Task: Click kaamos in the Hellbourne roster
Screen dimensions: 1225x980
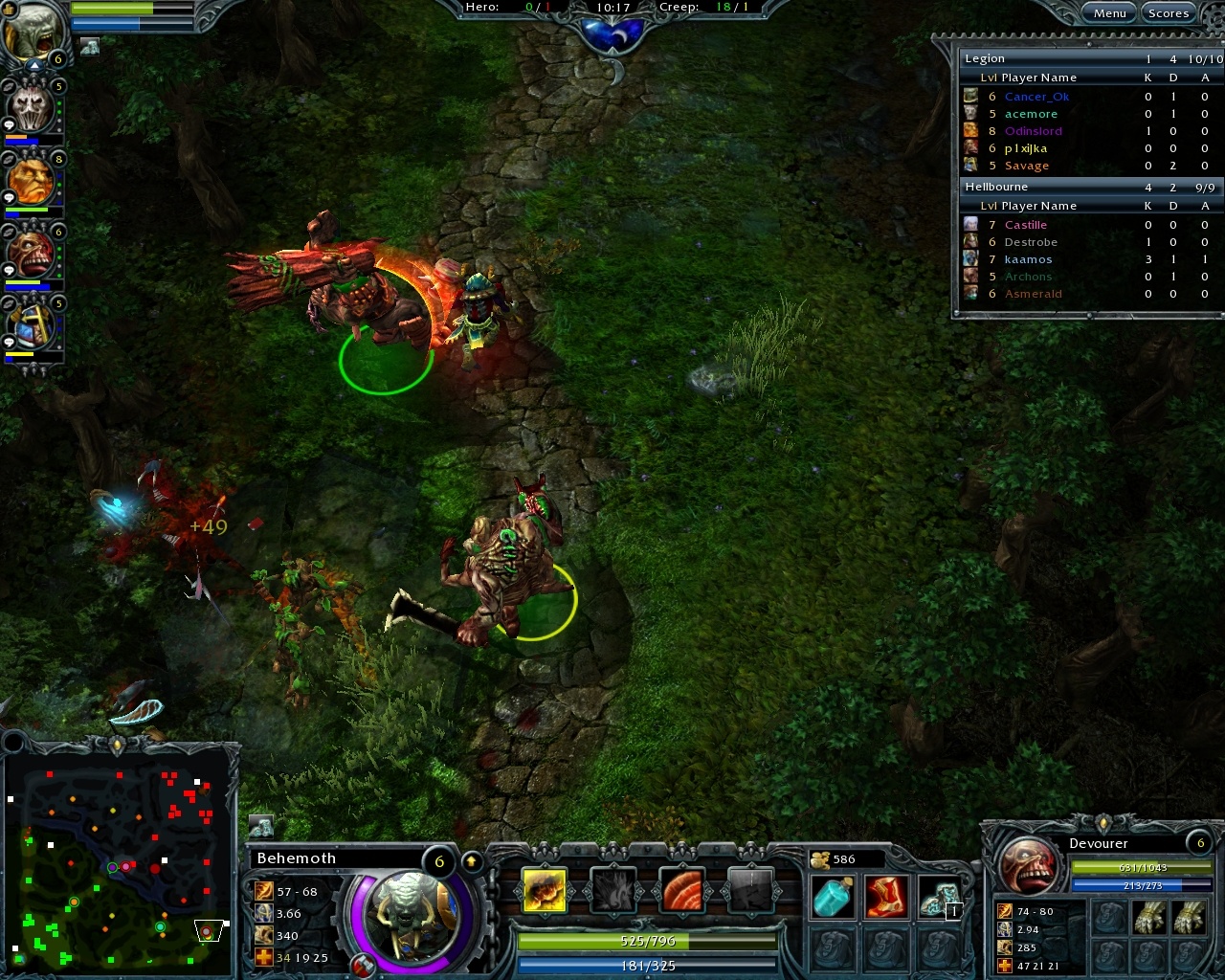Action: coord(1028,259)
